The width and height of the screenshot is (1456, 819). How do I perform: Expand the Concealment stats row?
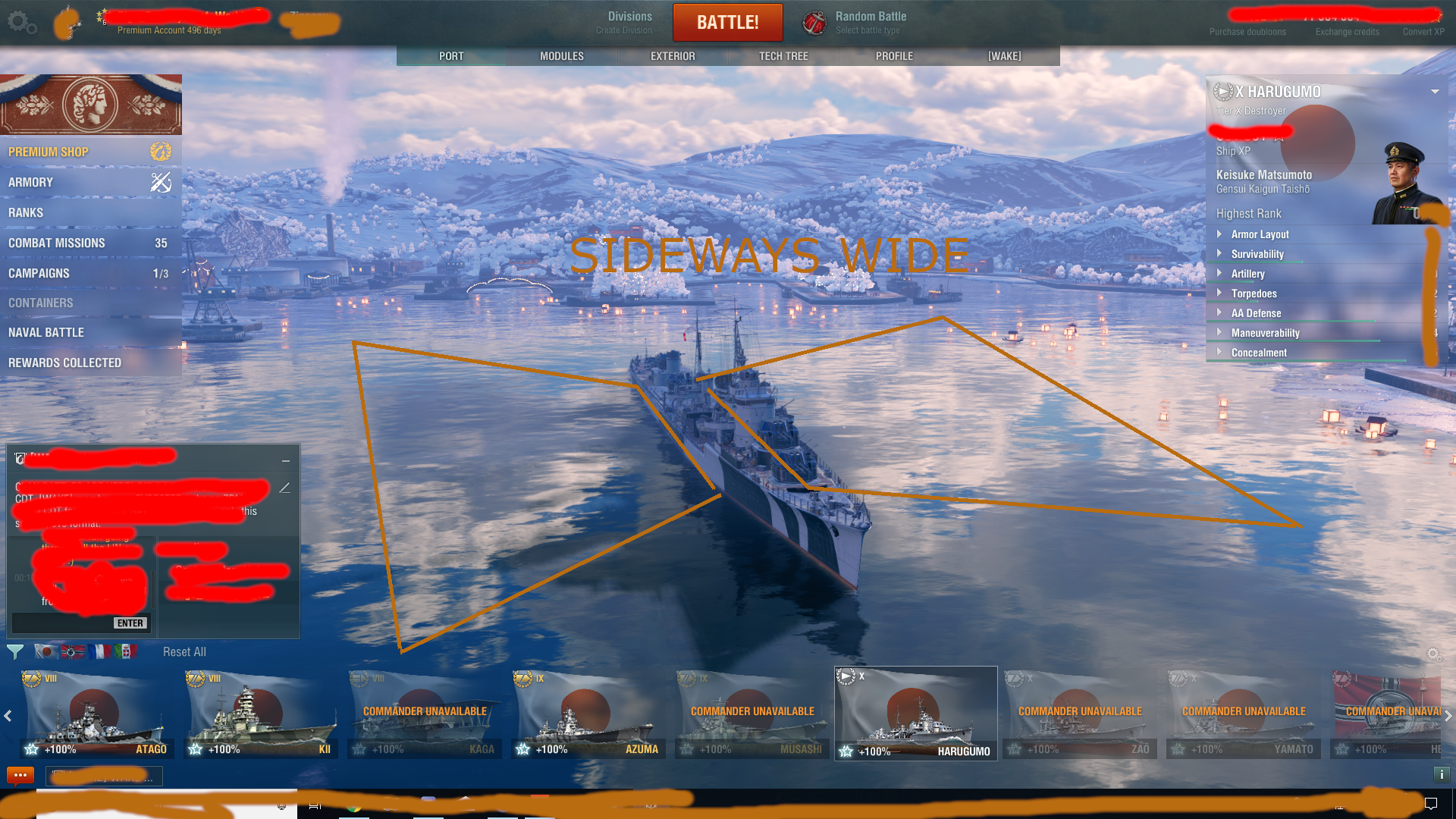click(1259, 353)
